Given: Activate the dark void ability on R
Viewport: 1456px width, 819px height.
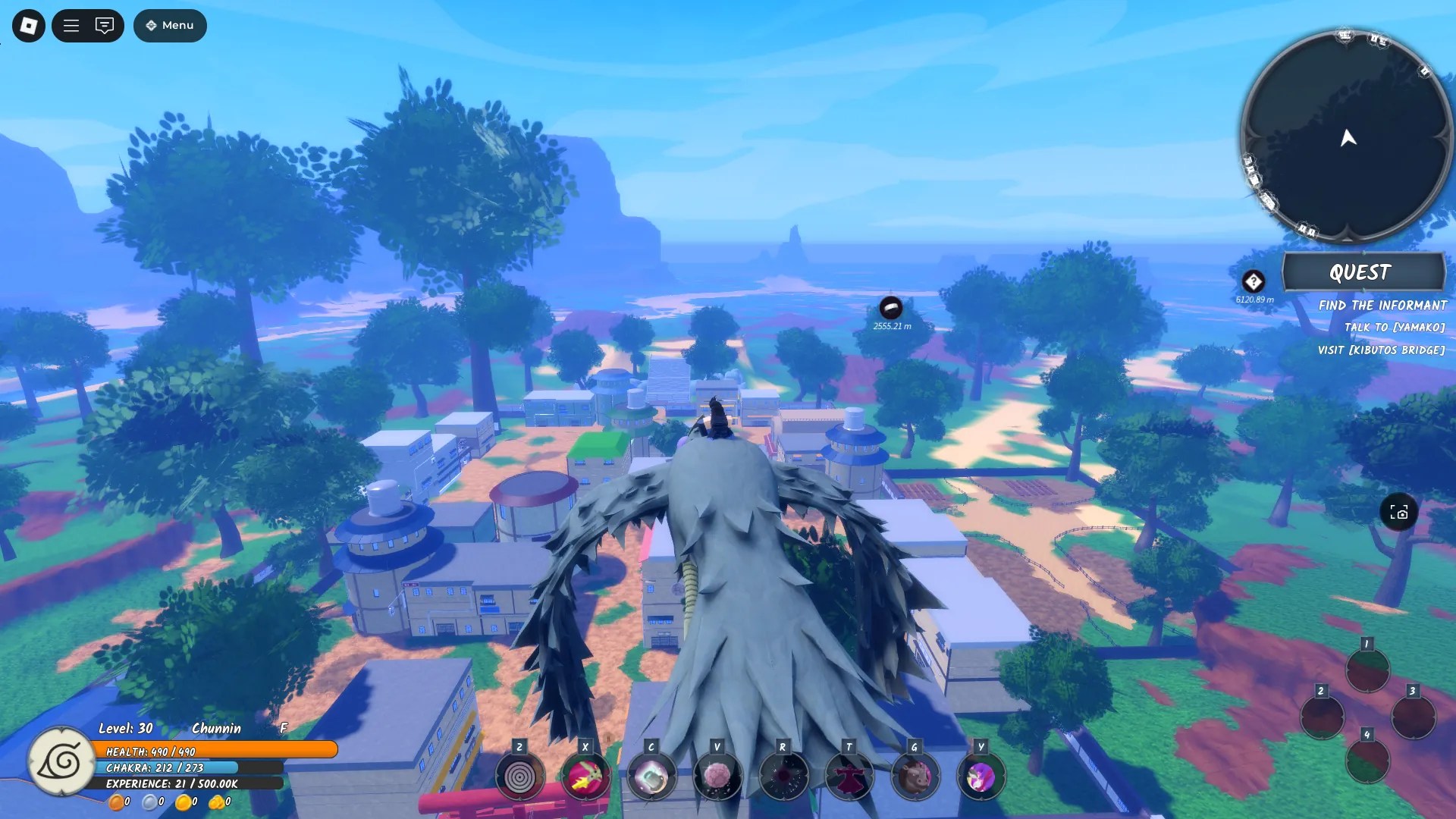Looking at the screenshot, I should [x=782, y=777].
